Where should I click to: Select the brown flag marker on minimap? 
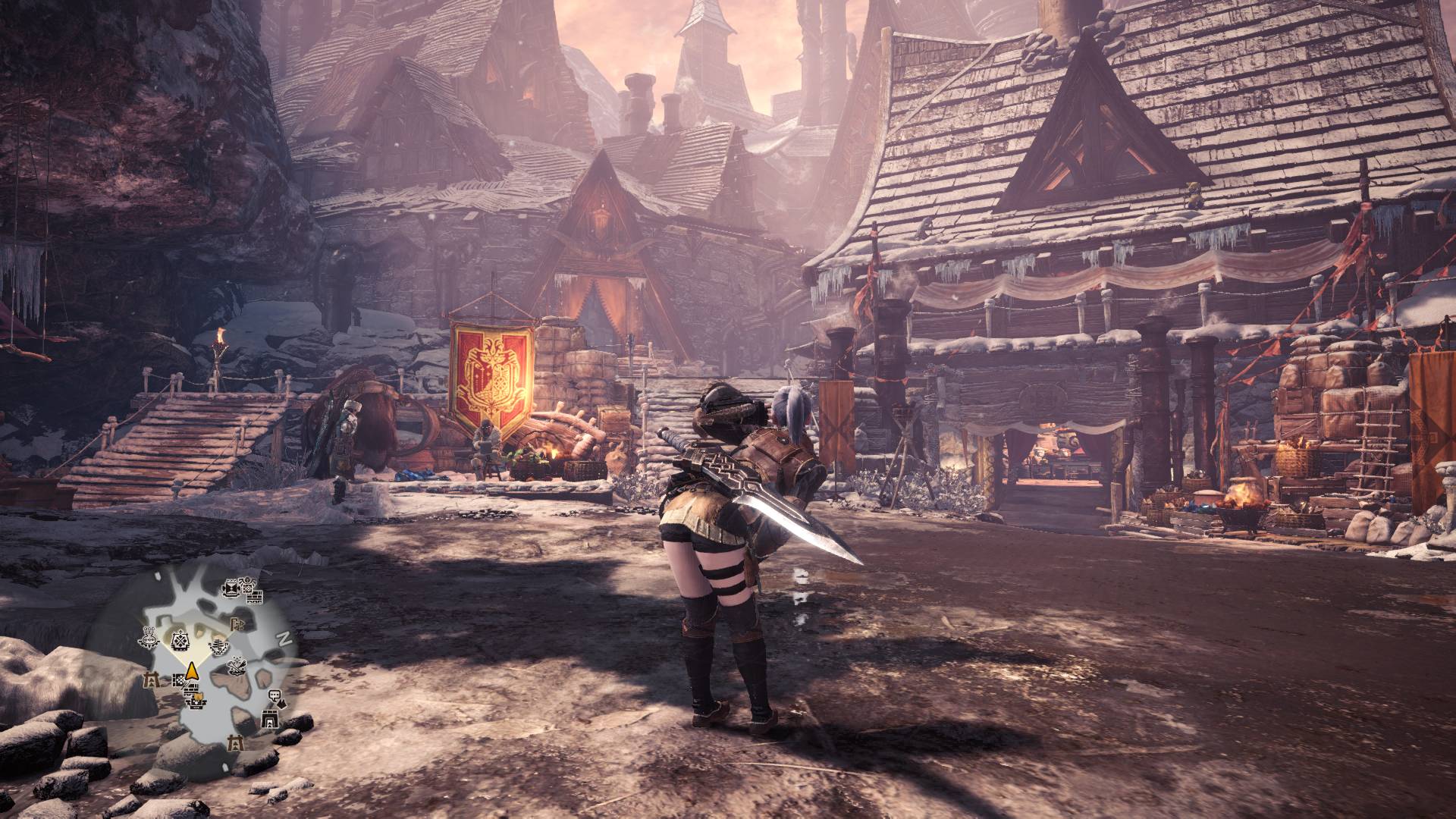[x=235, y=625]
